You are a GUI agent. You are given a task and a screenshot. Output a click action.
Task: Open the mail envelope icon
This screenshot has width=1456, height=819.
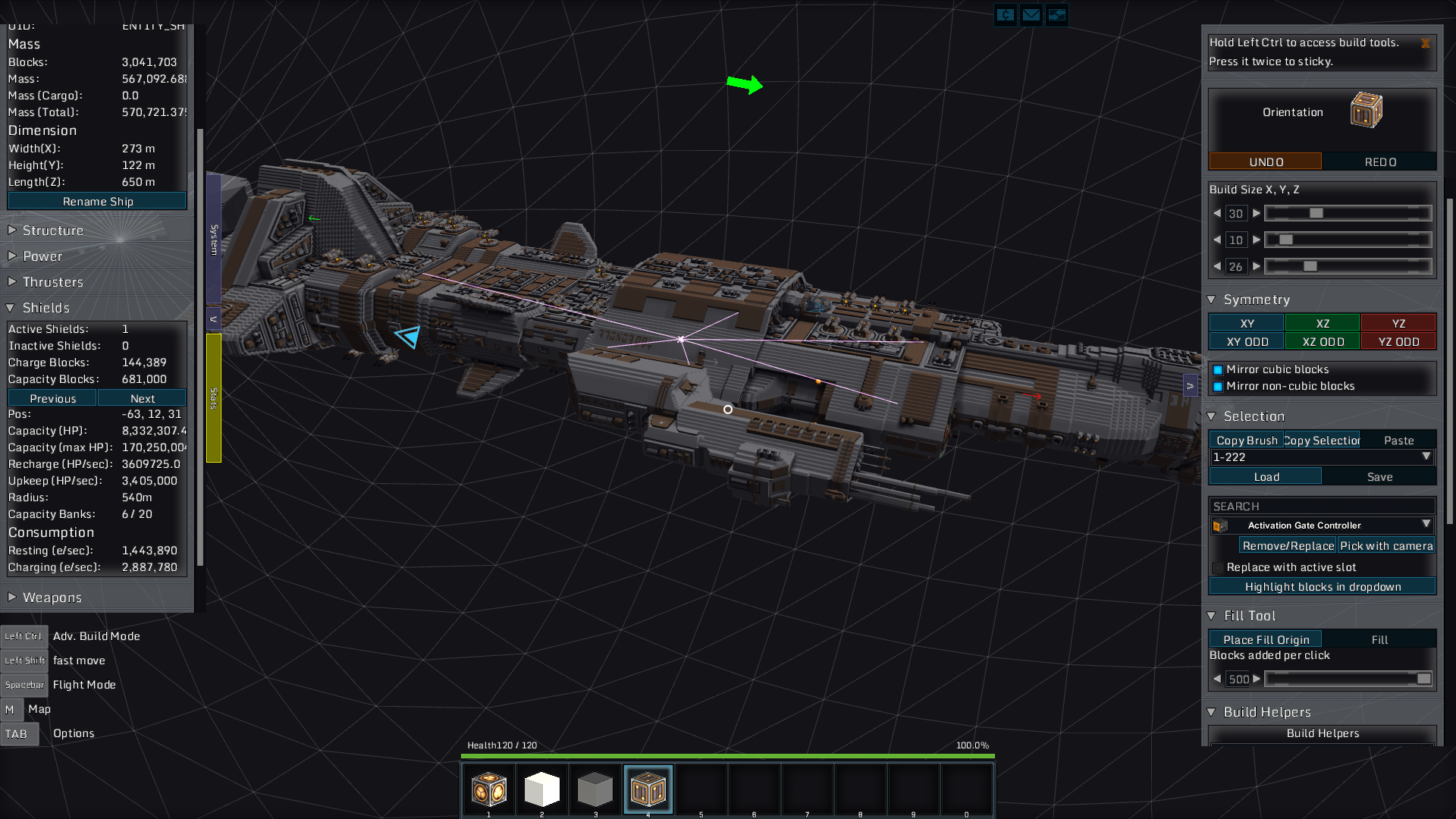coord(1031,14)
